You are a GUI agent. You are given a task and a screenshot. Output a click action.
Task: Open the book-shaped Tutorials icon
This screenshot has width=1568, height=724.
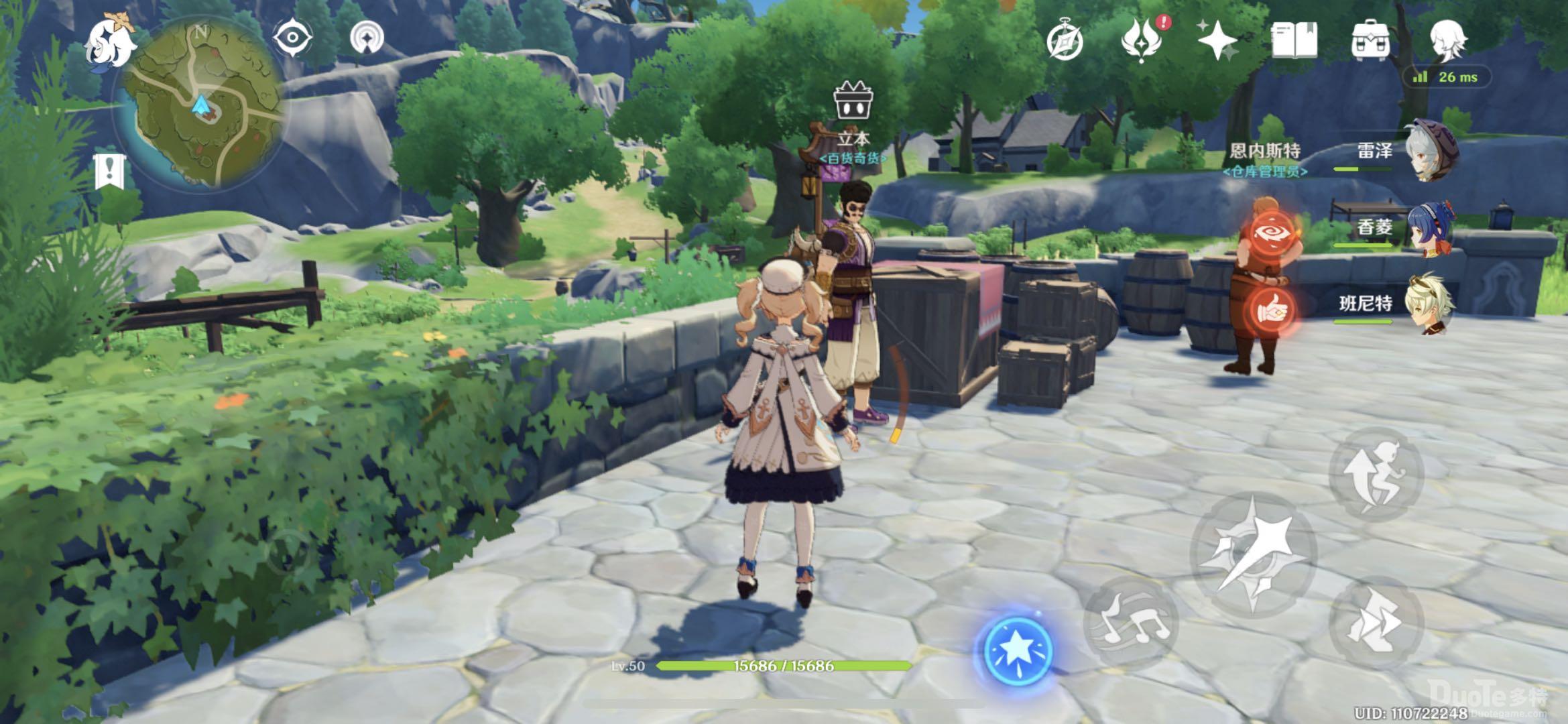tap(1294, 40)
